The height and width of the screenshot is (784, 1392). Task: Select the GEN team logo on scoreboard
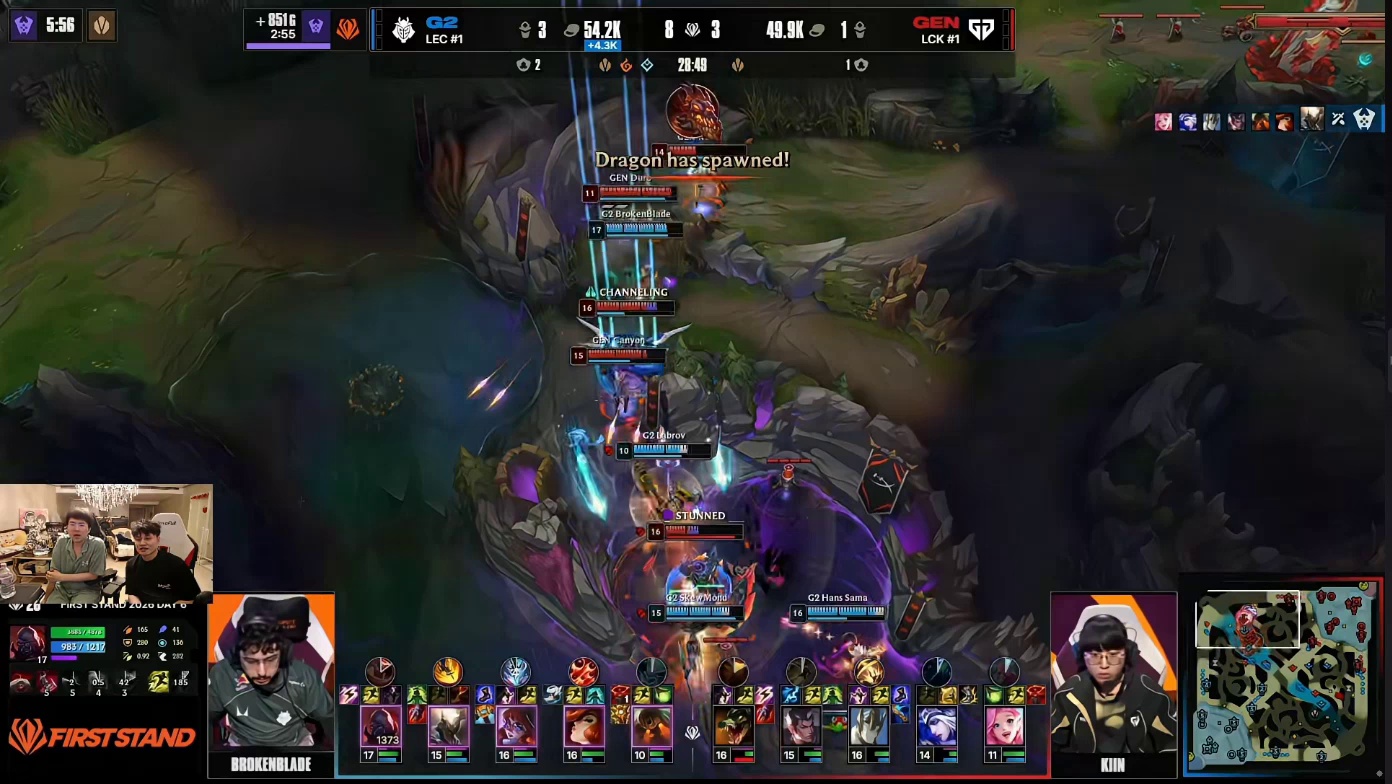981,30
